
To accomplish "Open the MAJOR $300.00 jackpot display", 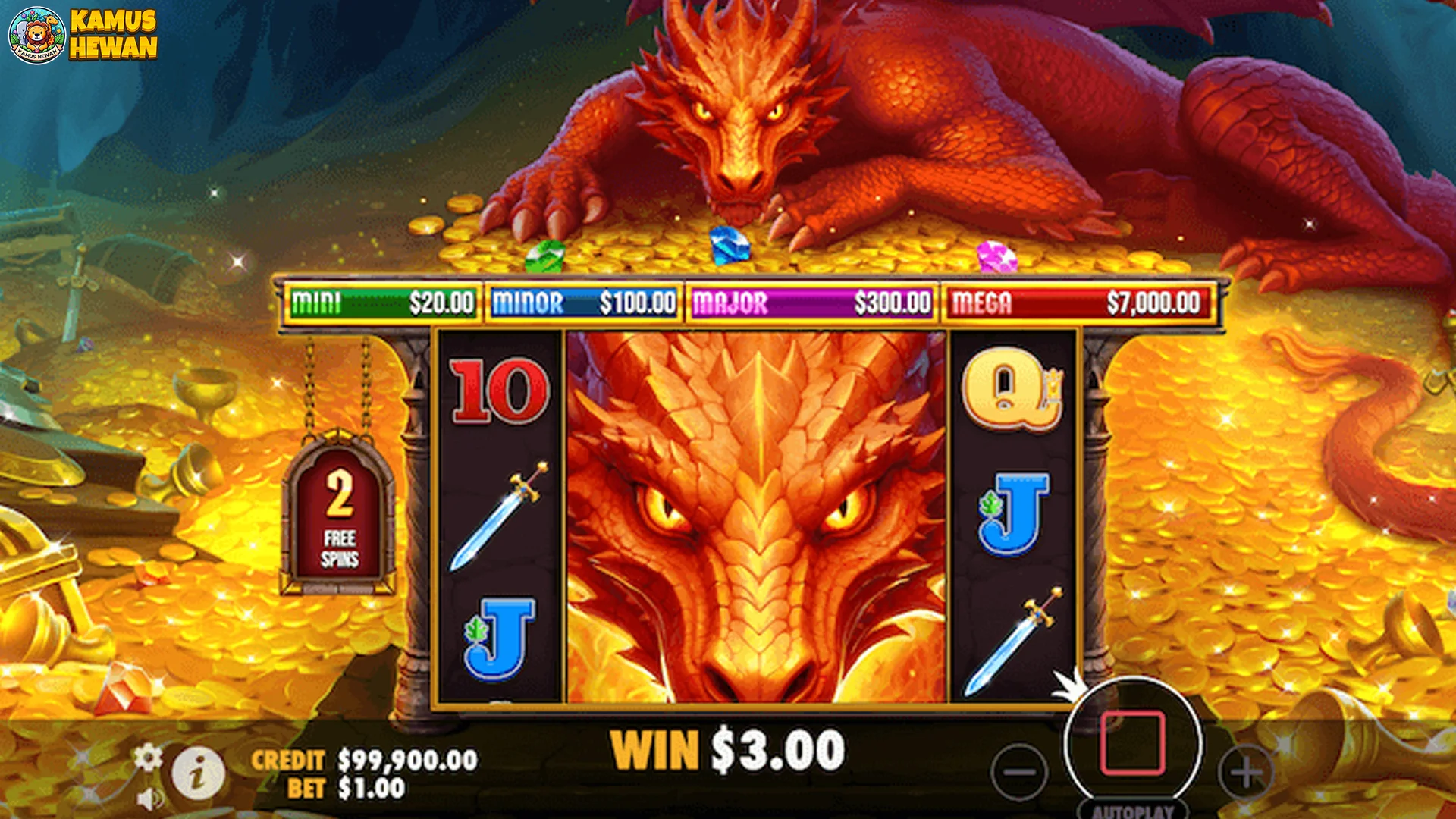I will [x=809, y=303].
